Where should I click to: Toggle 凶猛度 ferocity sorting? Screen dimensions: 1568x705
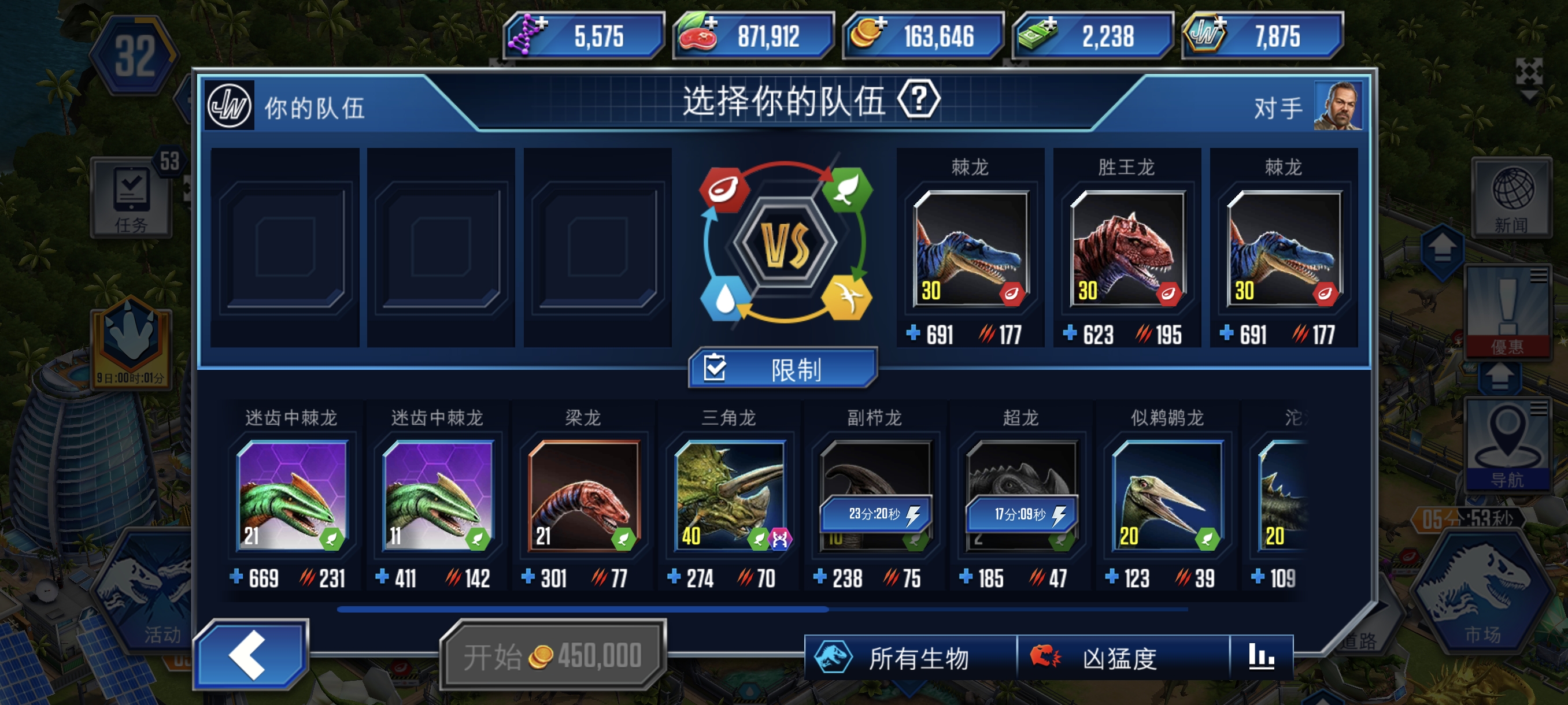(1119, 658)
